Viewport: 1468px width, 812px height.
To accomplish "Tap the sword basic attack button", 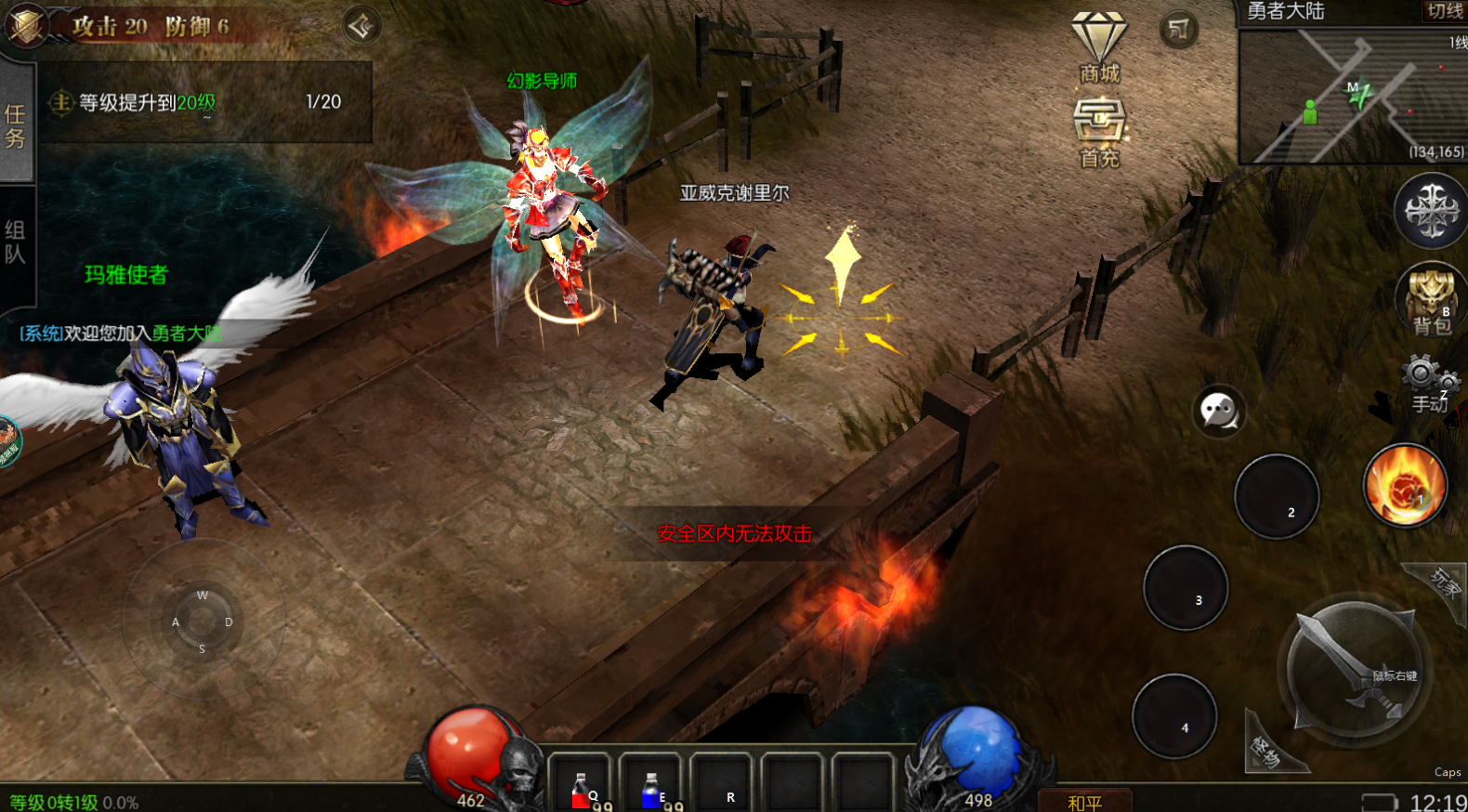I will point(1353,669).
